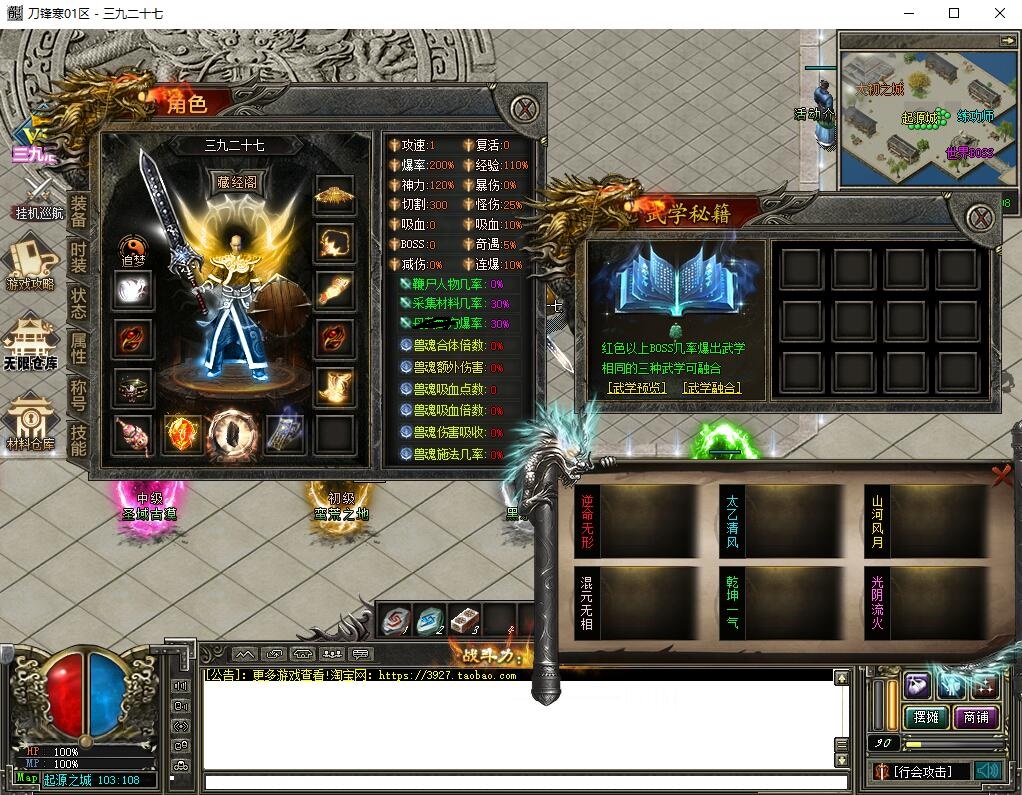
Task: Close the 武学秘籍 martial arts window
Action: (x=979, y=217)
